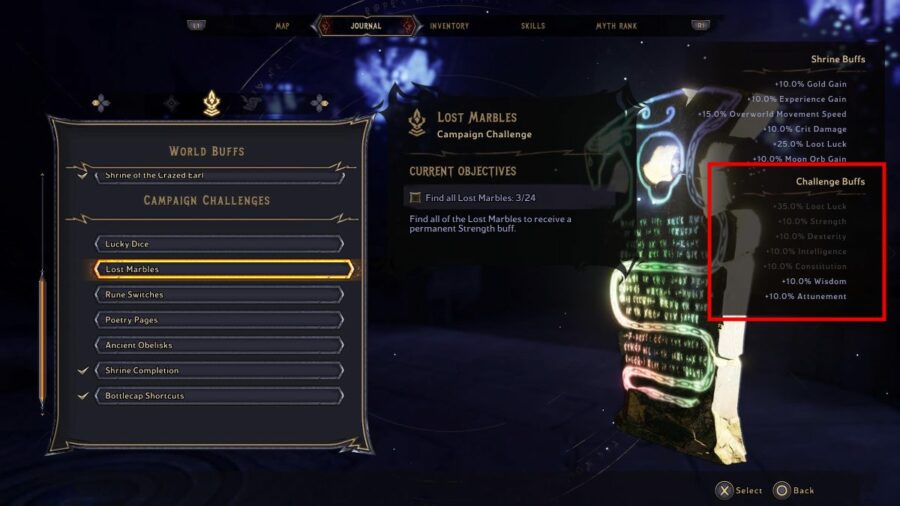Select the Lucky Dice challenge
This screenshot has width=900, height=506.
pyautogui.click(x=218, y=244)
